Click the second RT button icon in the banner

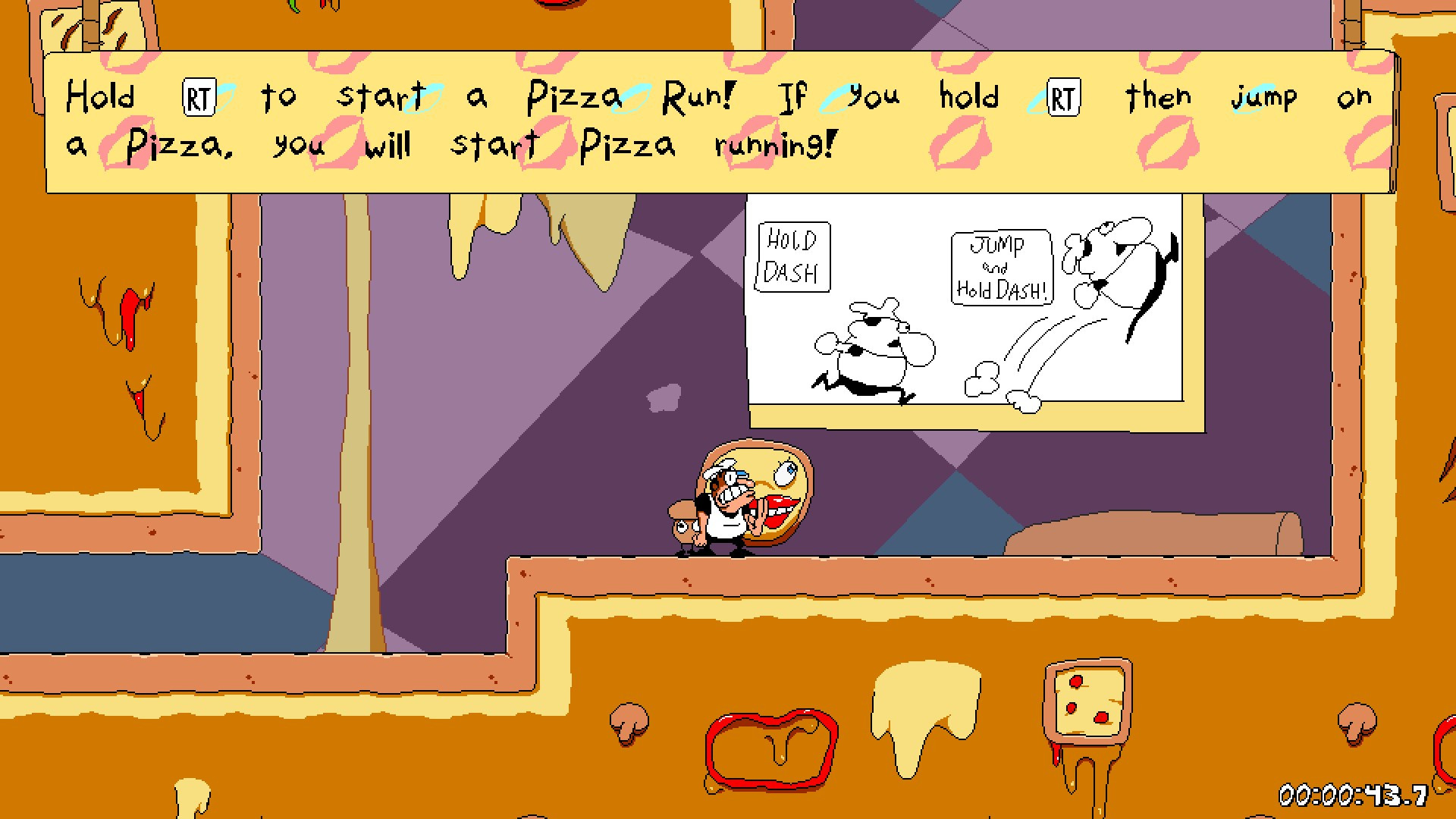(x=1065, y=97)
